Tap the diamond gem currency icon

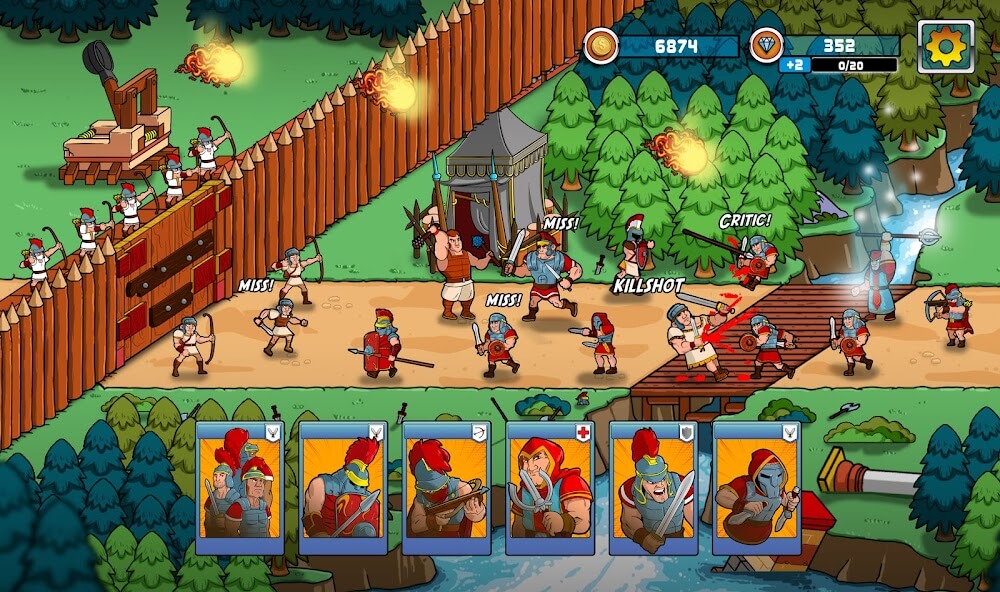click(x=767, y=46)
